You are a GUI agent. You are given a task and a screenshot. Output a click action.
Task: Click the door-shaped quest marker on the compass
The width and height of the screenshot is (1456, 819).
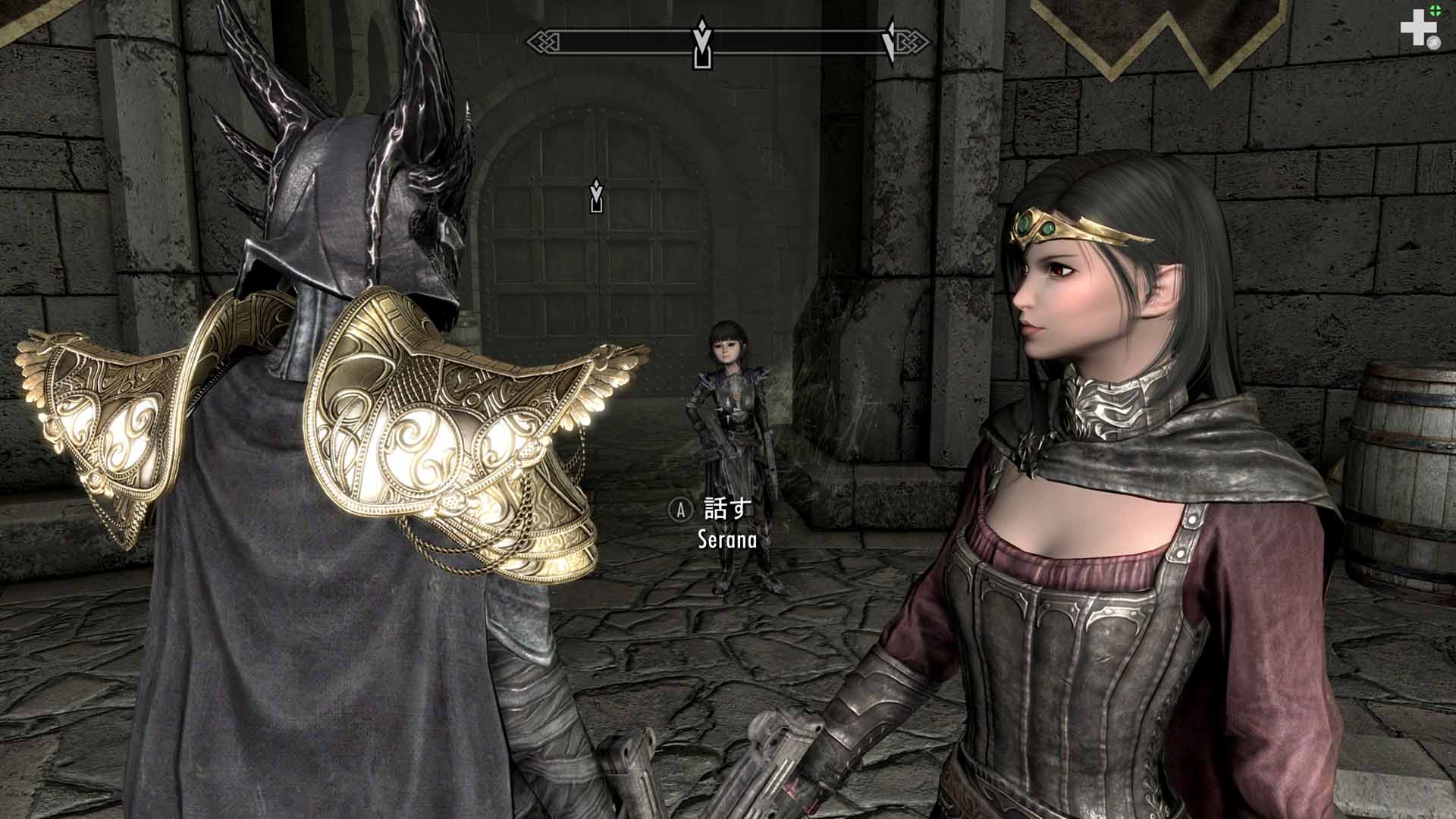pyautogui.click(x=703, y=47)
